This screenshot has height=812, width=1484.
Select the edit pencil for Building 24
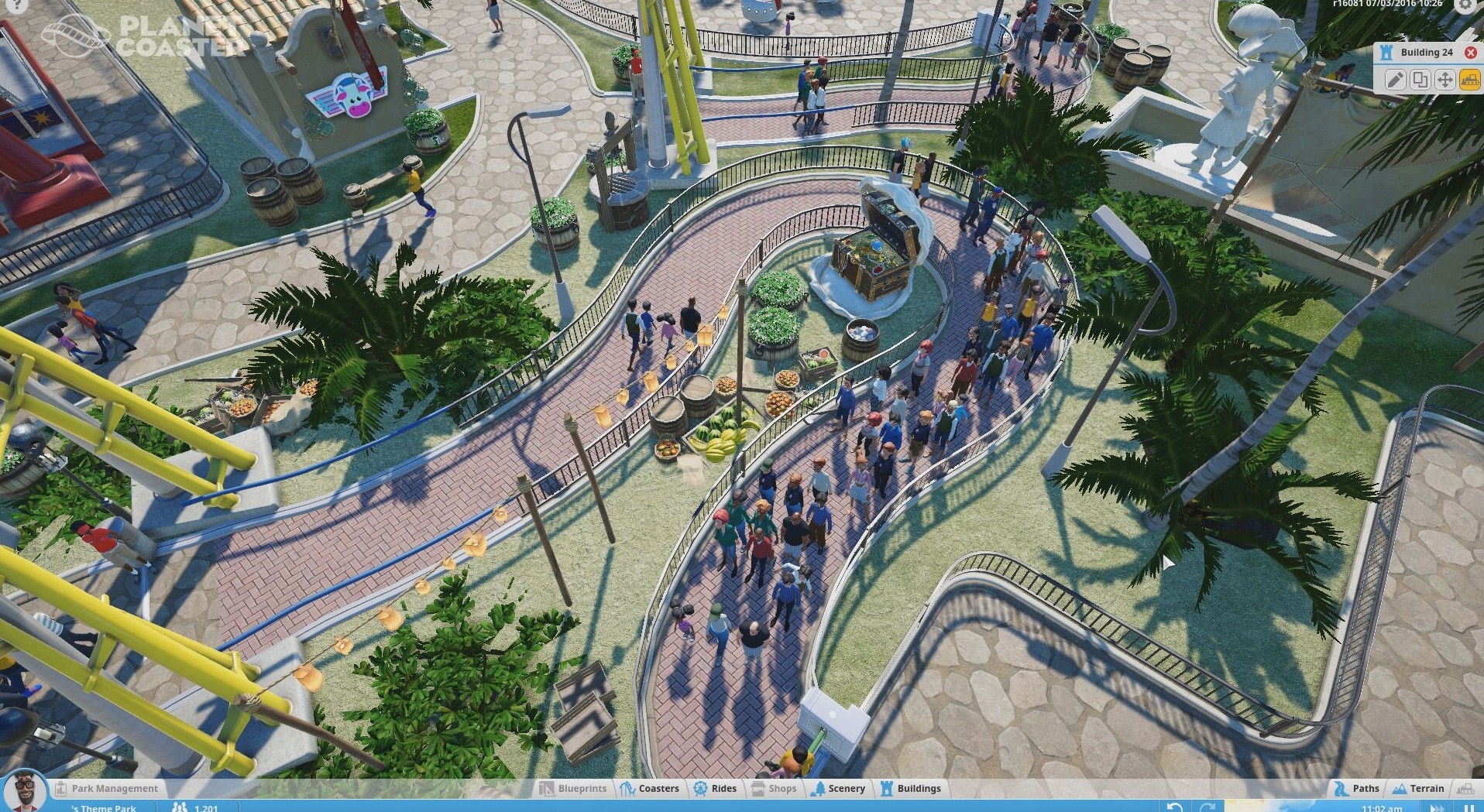pyautogui.click(x=1395, y=80)
